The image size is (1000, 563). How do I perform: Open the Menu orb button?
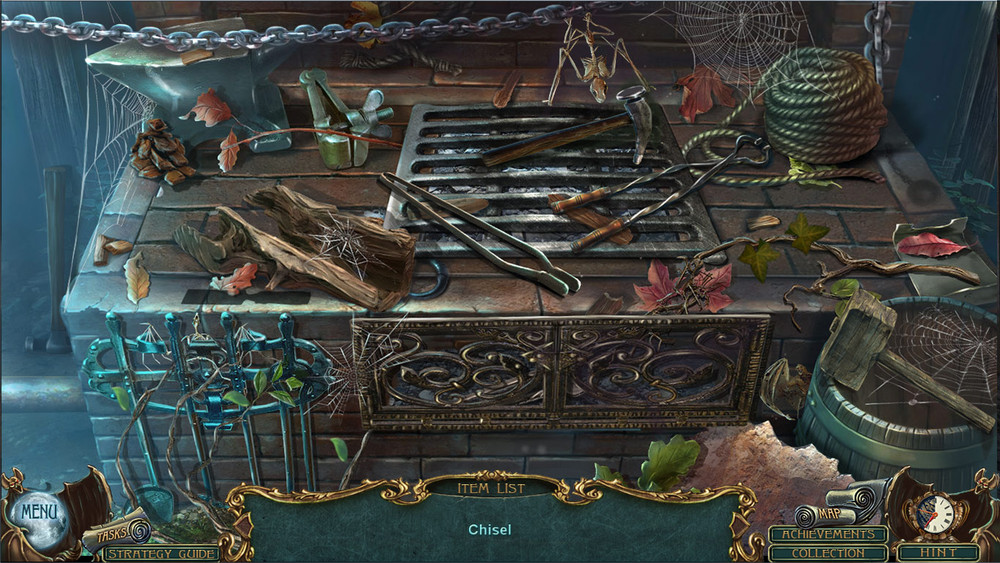pyautogui.click(x=39, y=513)
